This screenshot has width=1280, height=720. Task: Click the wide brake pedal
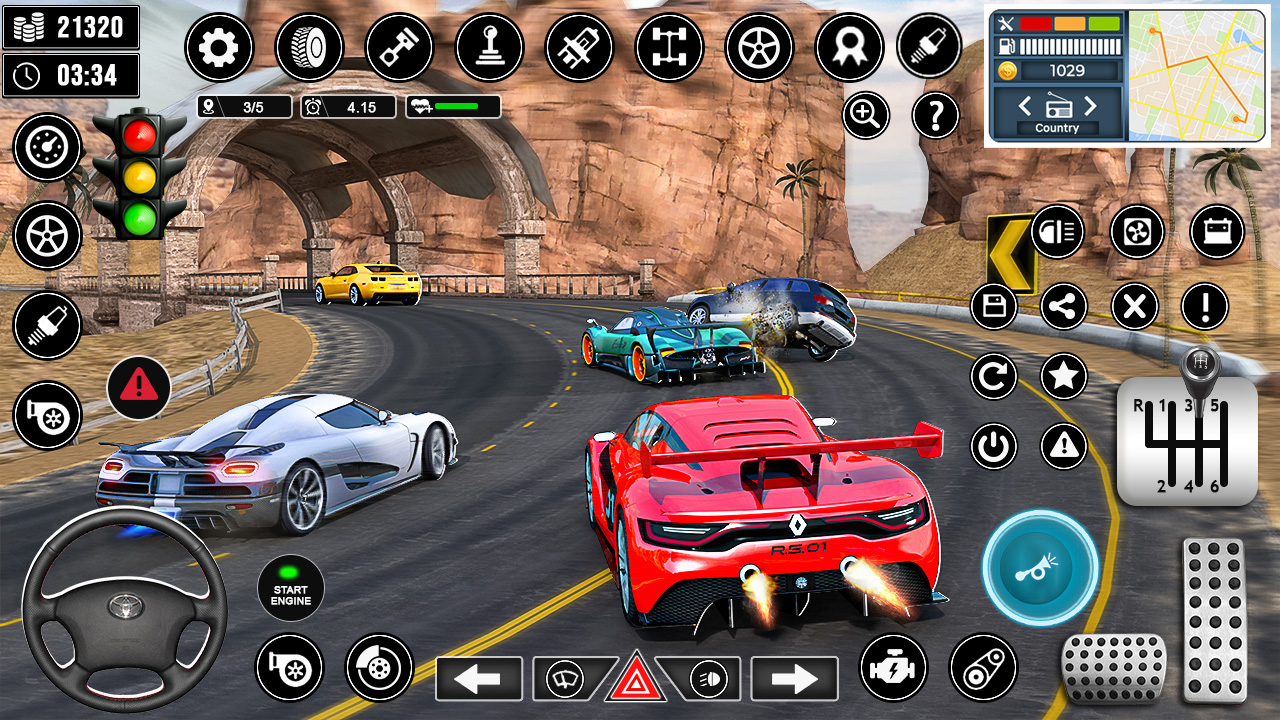pyautogui.click(x=1114, y=668)
